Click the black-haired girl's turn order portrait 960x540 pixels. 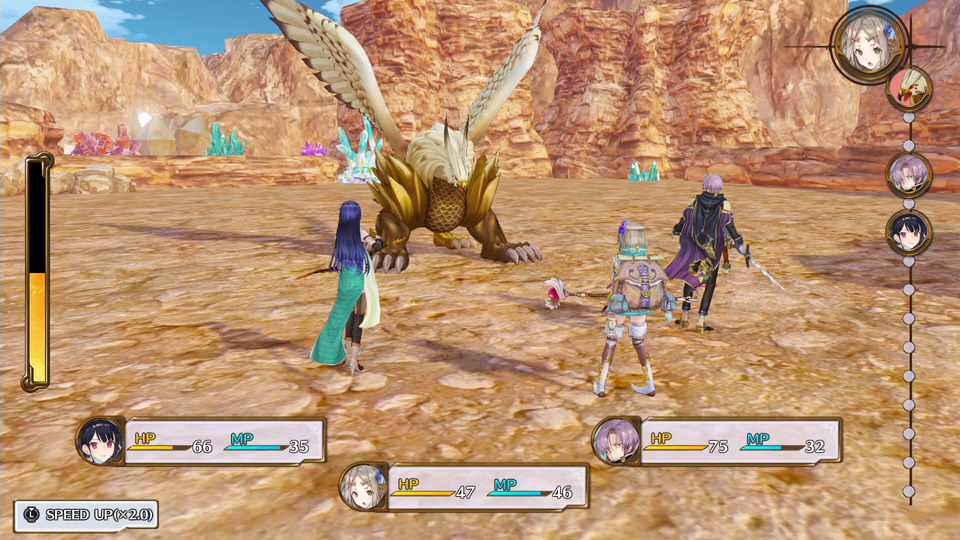909,232
